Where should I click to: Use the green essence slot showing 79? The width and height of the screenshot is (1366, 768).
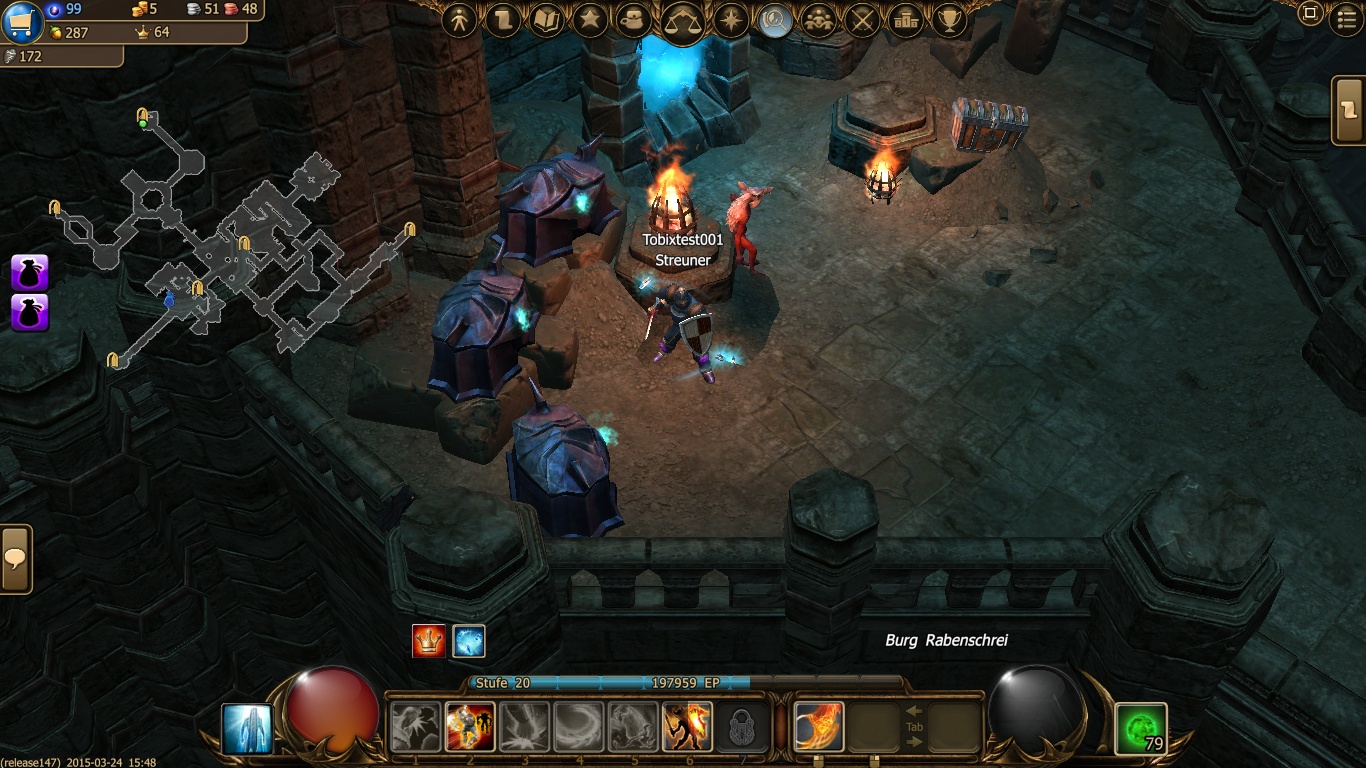point(1141,729)
